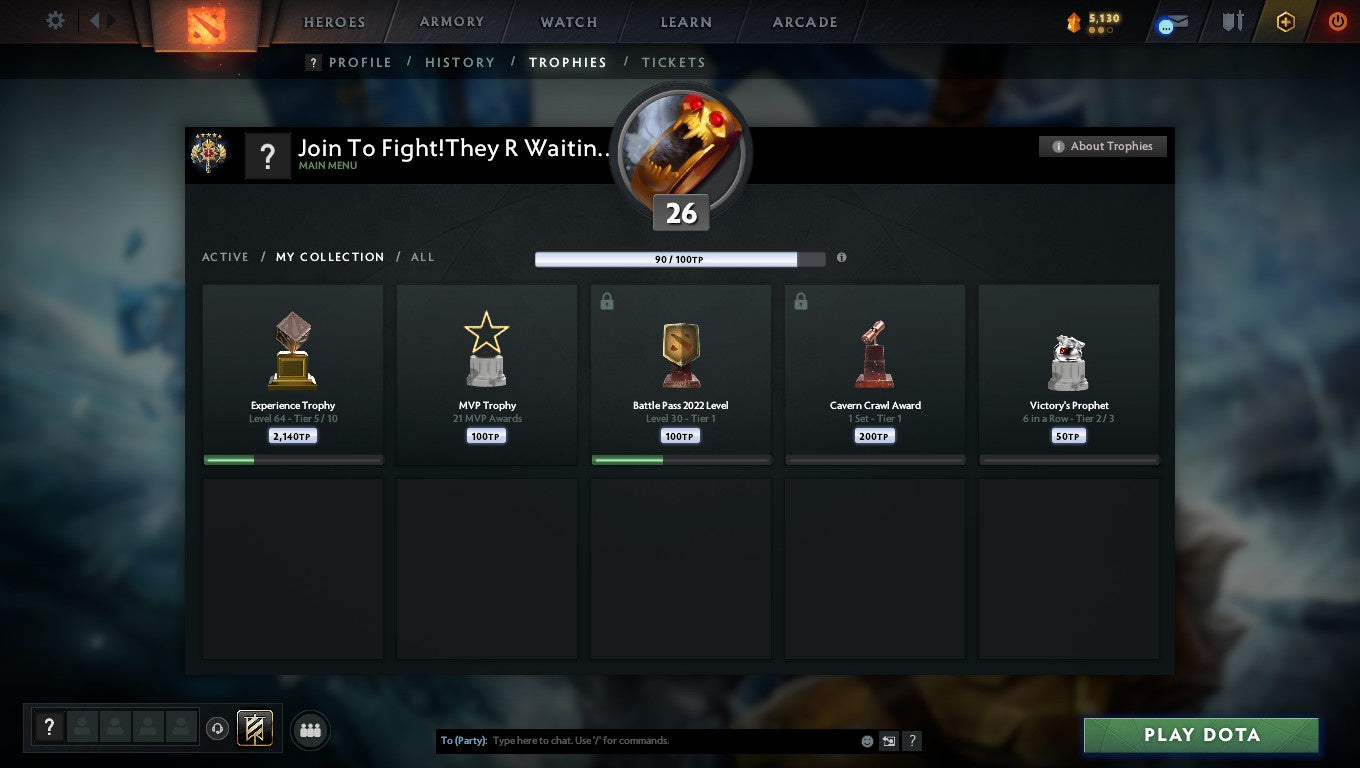Open voice chat headphone icon near party slots
1360x768 pixels.
point(218,729)
